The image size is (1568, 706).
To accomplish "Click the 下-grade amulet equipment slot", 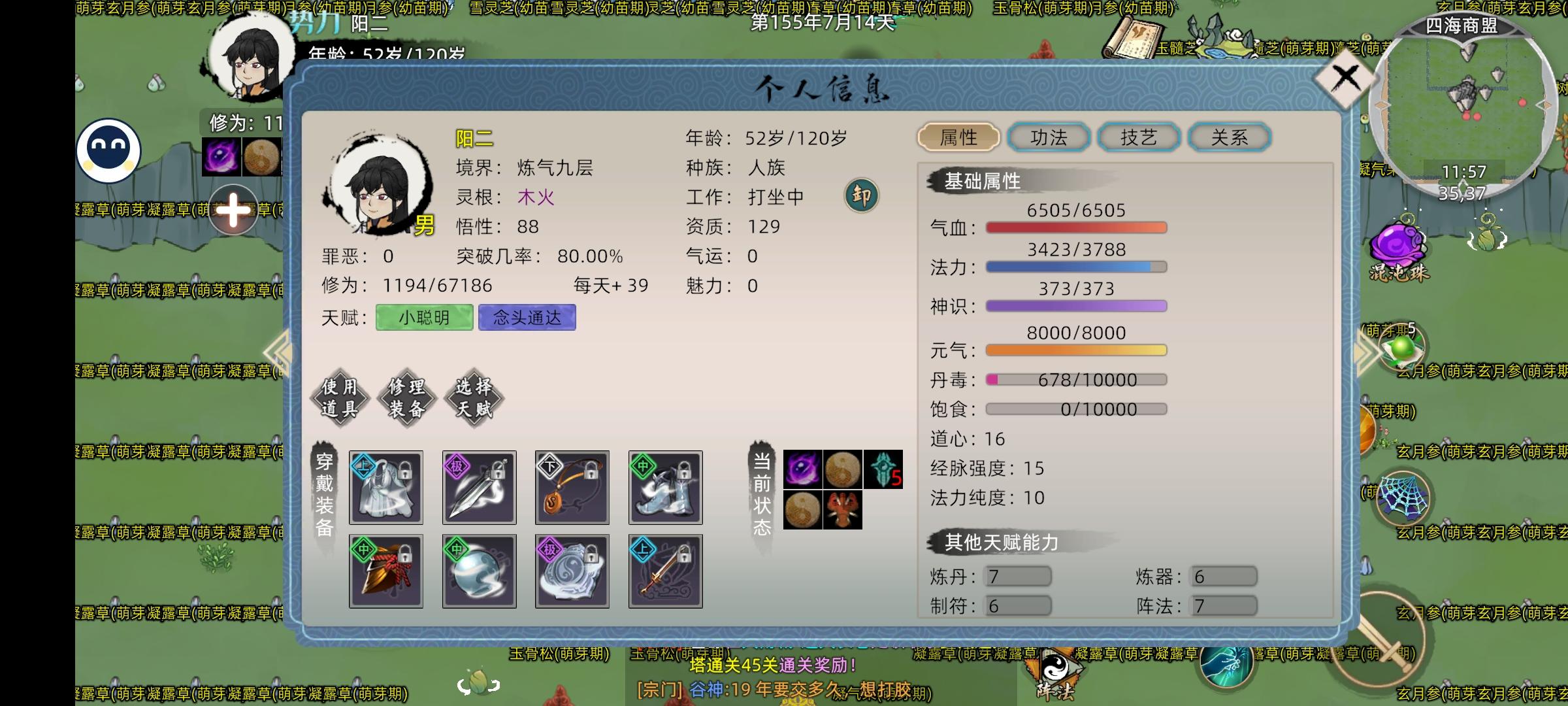I will (x=572, y=488).
